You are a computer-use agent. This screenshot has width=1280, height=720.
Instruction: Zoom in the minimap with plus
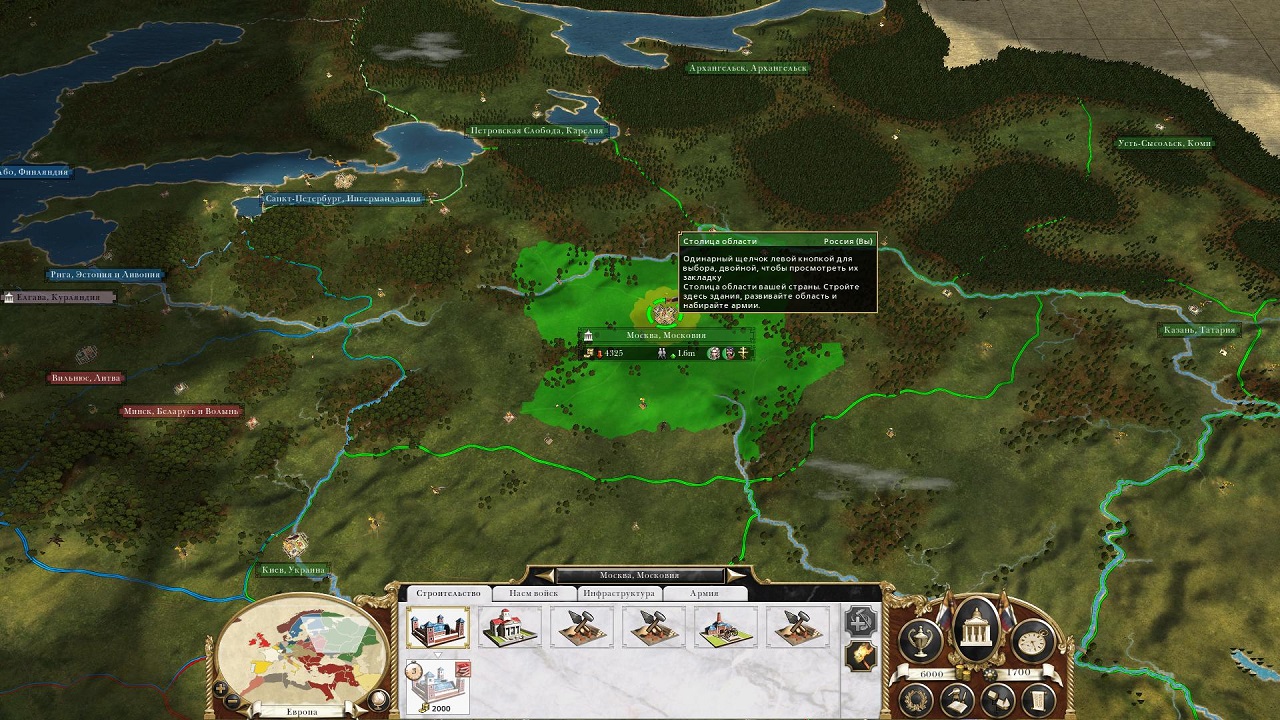[218, 688]
